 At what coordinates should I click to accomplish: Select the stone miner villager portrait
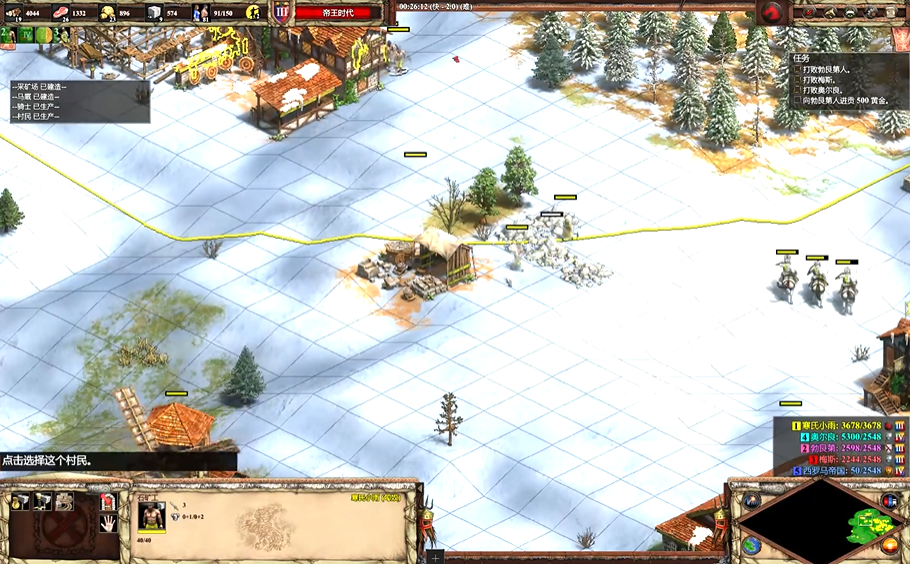[x=152, y=516]
